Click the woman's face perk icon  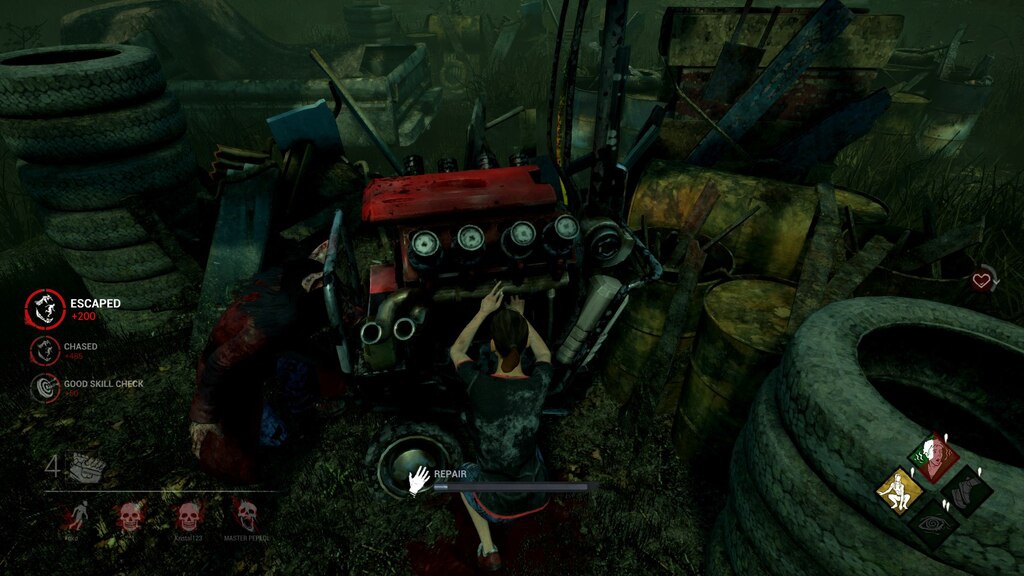tap(934, 455)
